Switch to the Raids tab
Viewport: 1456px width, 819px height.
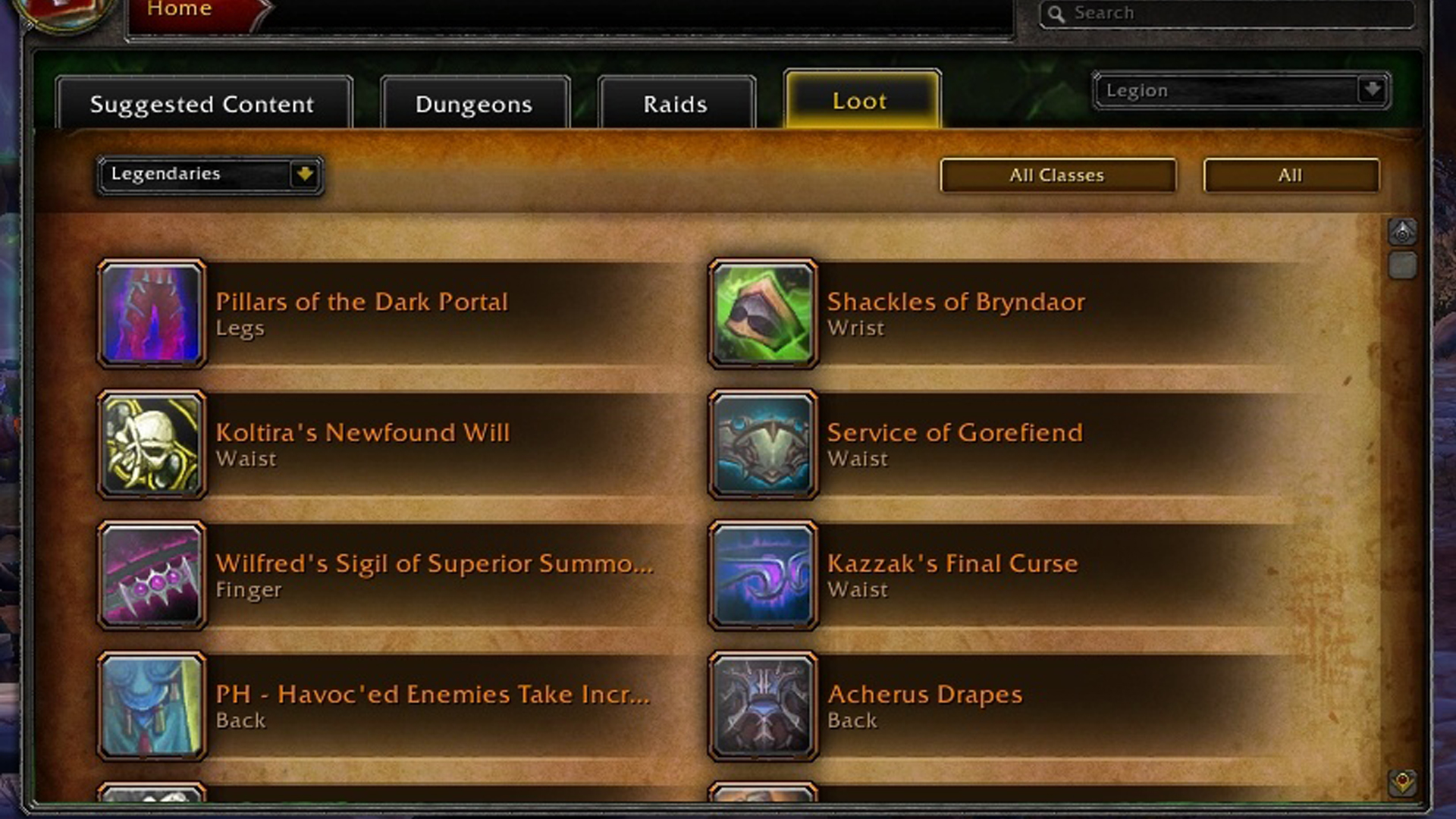click(673, 104)
